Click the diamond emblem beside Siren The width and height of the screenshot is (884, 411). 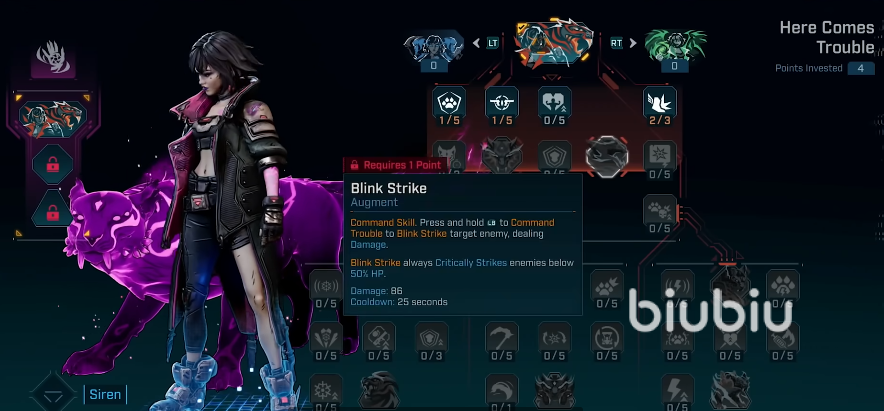(51, 393)
